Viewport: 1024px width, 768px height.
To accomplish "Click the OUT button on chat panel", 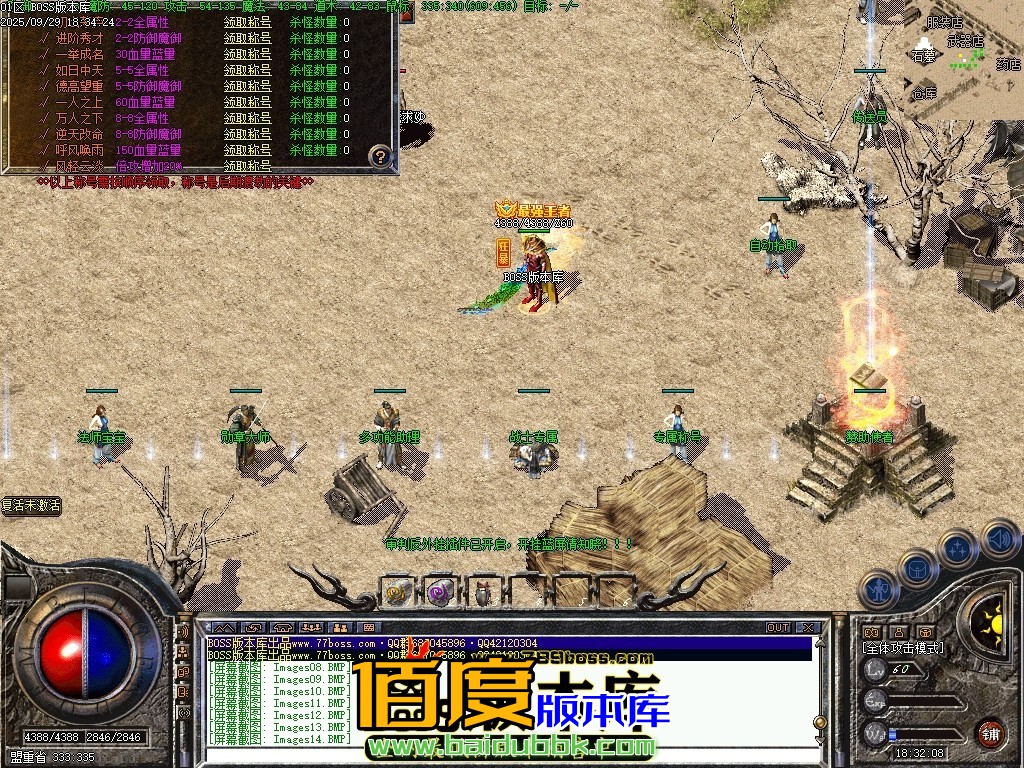I will tap(778, 628).
